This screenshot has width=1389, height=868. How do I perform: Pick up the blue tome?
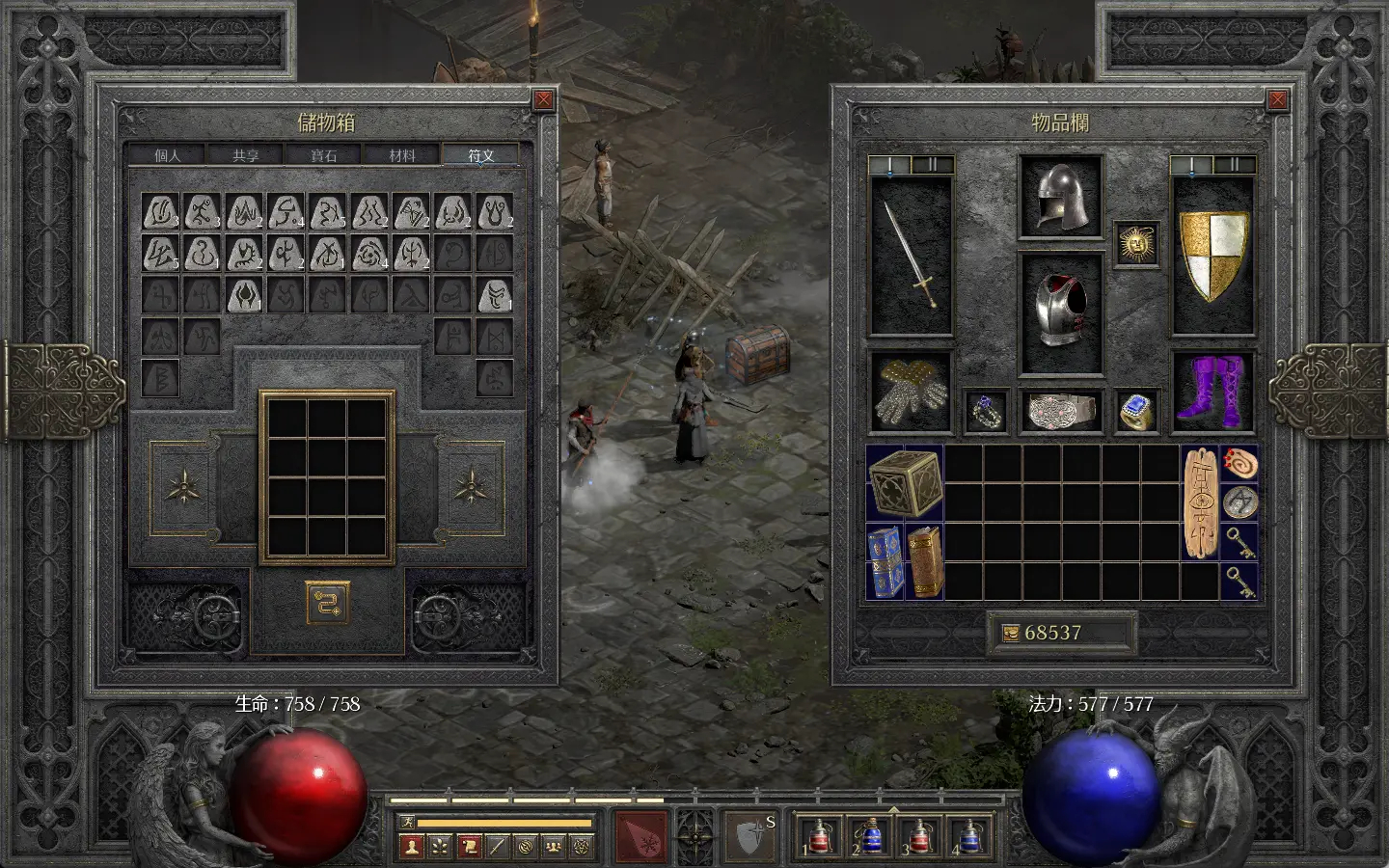(885, 561)
